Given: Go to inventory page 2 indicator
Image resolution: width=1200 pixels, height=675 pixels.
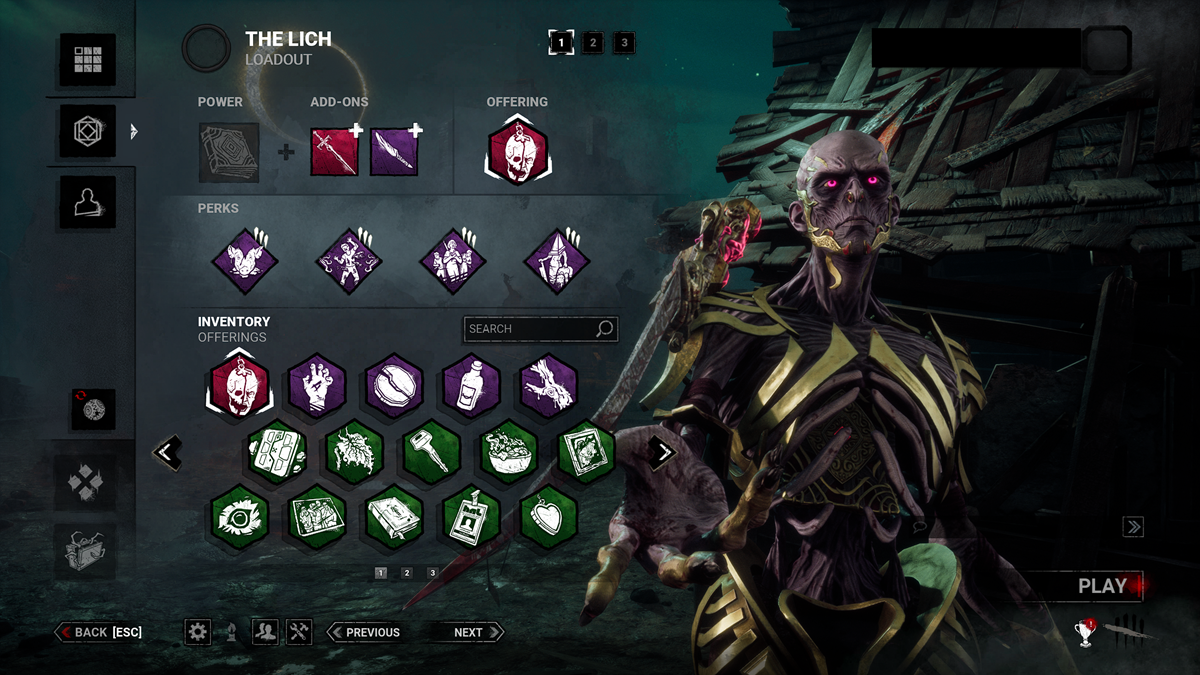Looking at the screenshot, I should click(407, 573).
